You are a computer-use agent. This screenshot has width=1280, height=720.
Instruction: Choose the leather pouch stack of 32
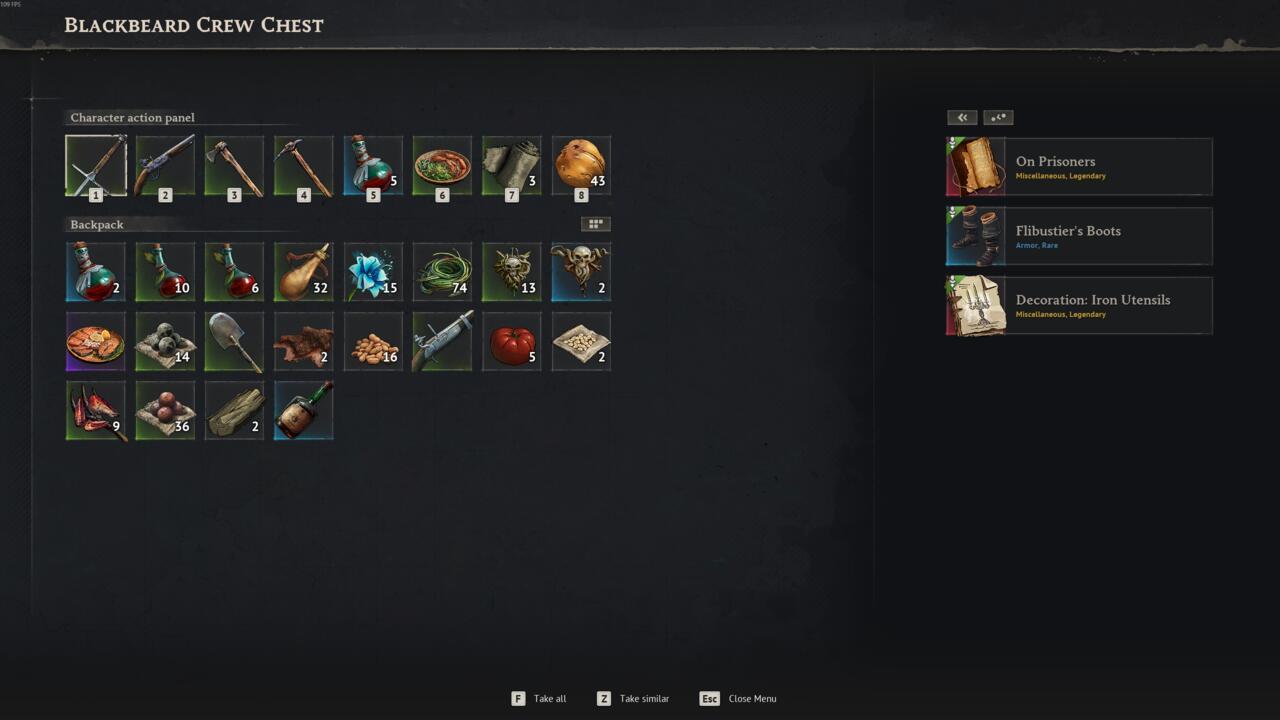[304, 272]
